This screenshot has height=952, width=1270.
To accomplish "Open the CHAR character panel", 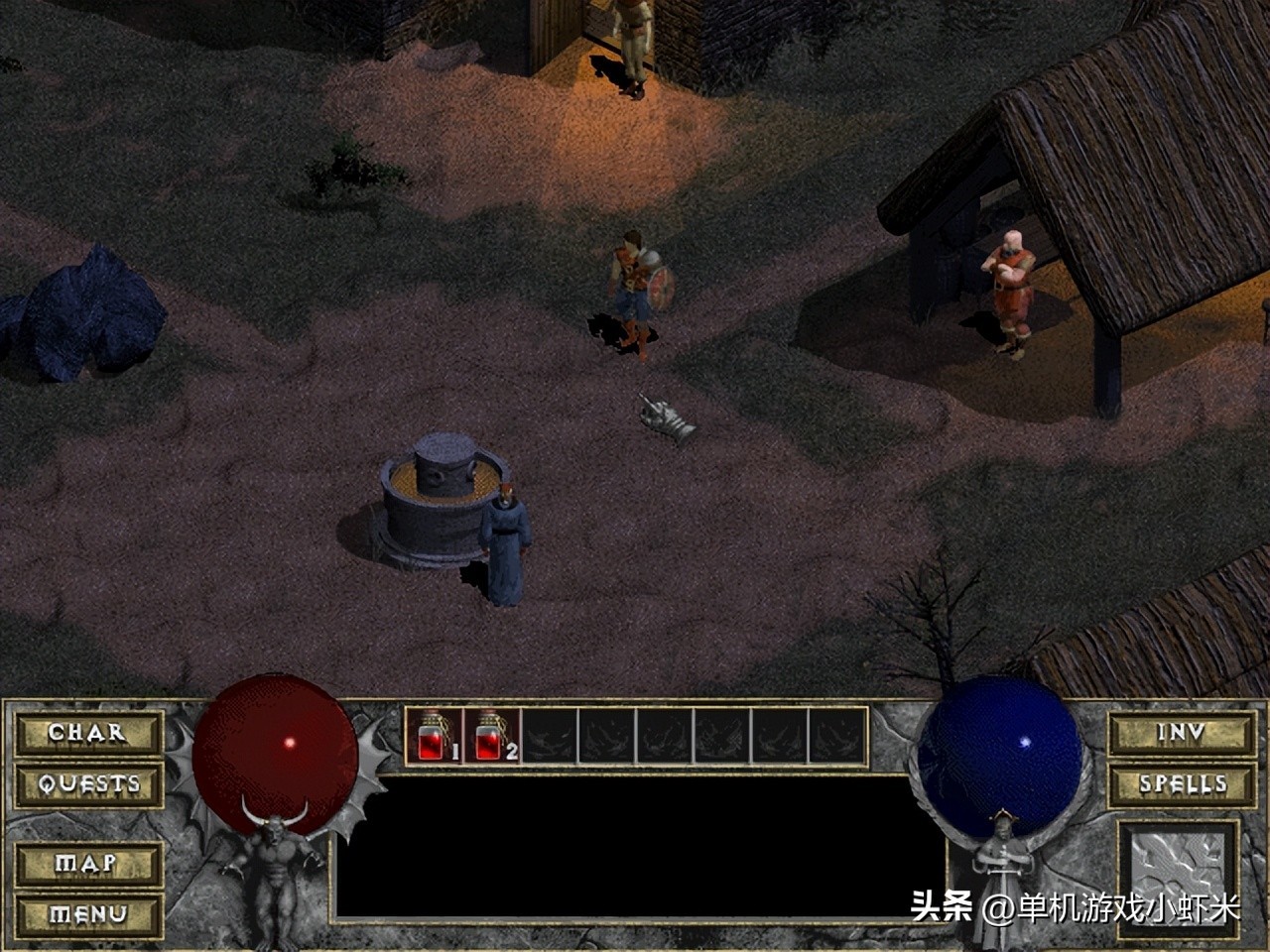I will 87,734.
